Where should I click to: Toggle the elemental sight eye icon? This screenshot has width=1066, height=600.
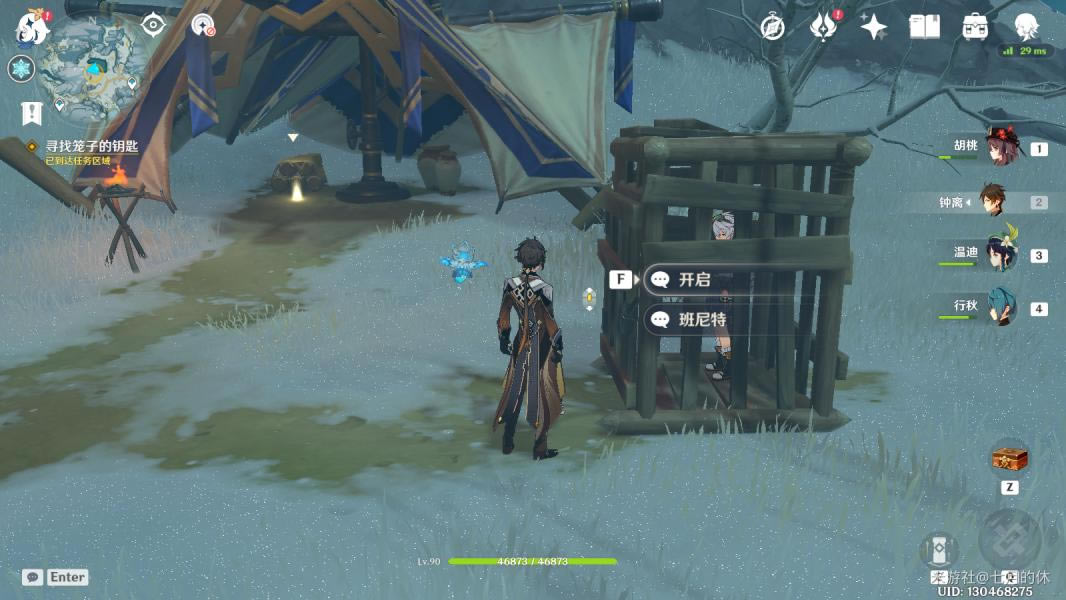pyautogui.click(x=153, y=25)
